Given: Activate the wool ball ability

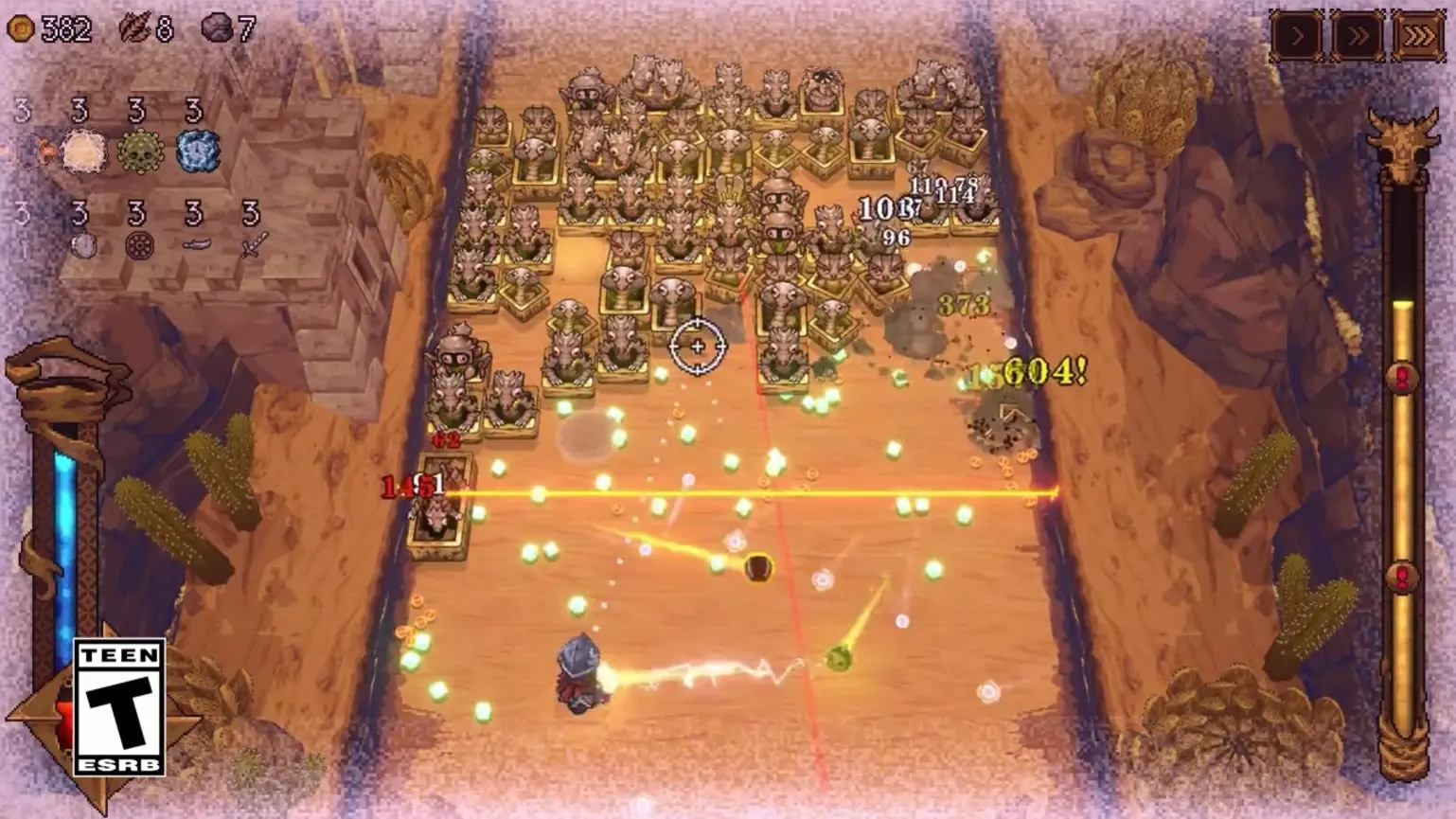Looking at the screenshot, I should (83, 151).
